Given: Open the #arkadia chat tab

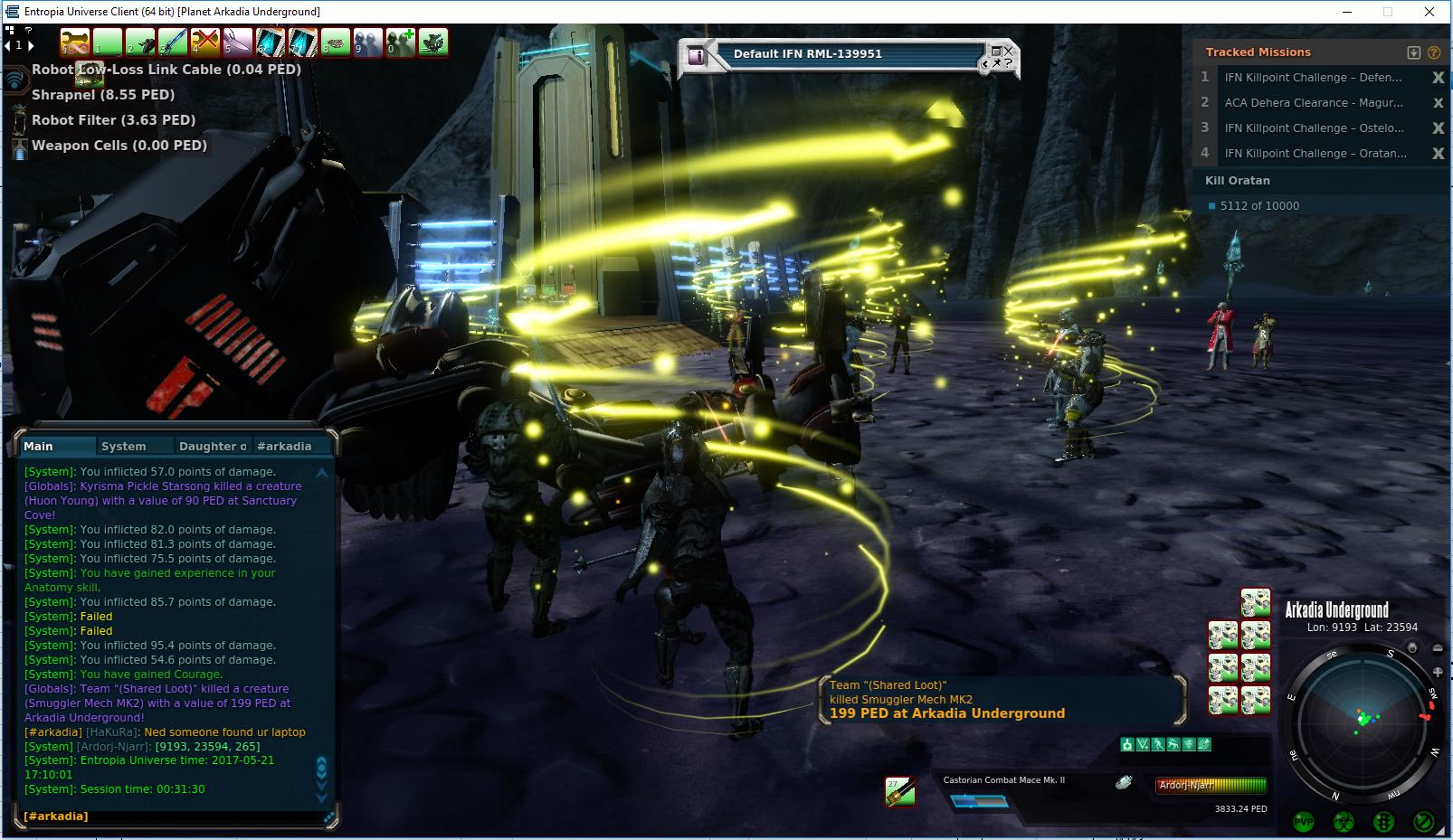Looking at the screenshot, I should click(284, 446).
